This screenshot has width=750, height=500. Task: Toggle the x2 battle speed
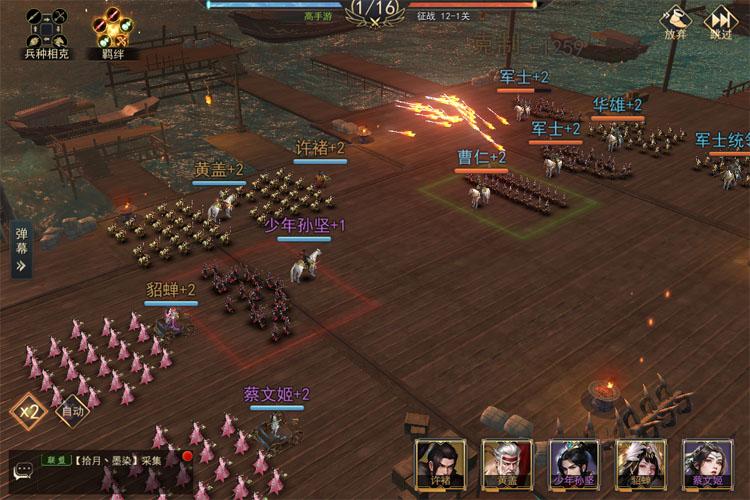[x=28, y=410]
